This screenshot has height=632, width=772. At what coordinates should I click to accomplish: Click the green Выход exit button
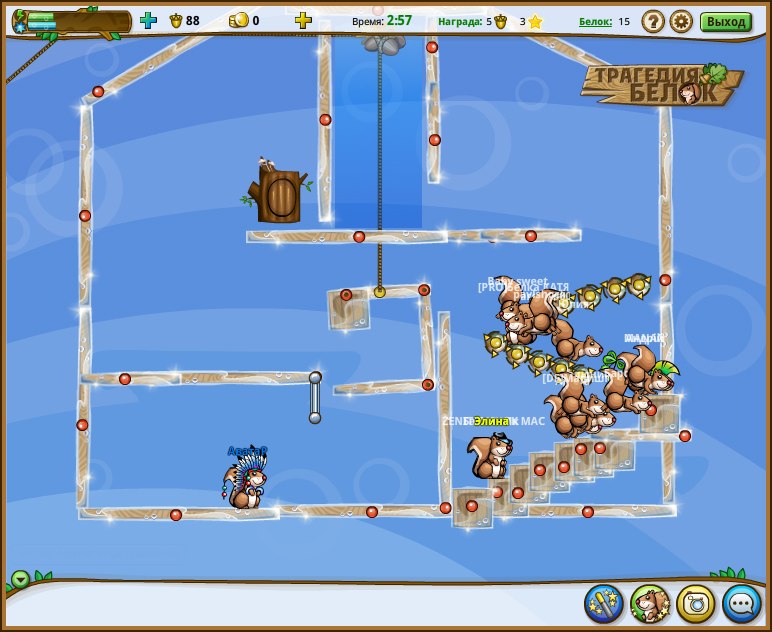pyautogui.click(x=725, y=21)
